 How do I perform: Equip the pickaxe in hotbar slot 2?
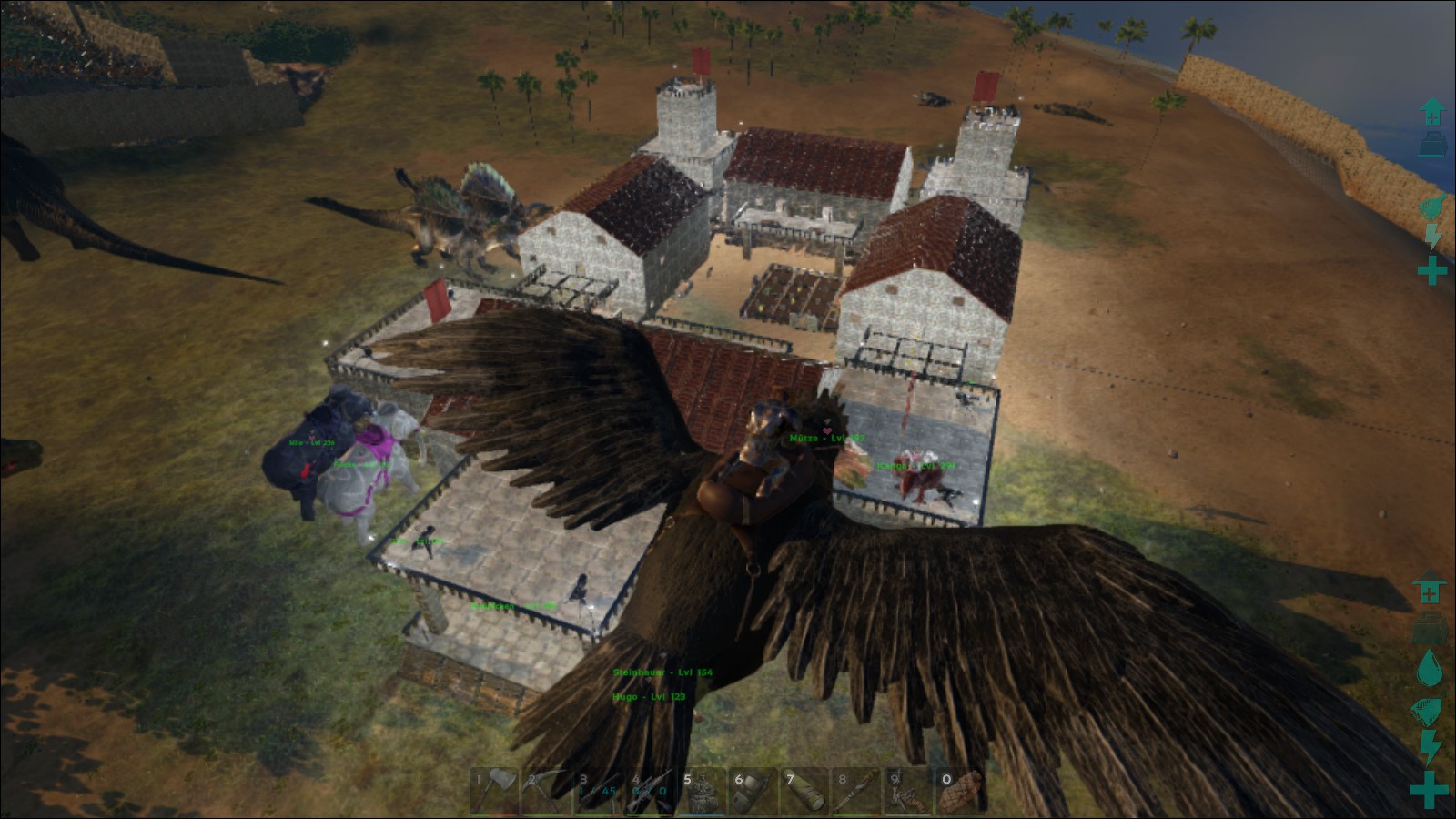click(x=547, y=790)
